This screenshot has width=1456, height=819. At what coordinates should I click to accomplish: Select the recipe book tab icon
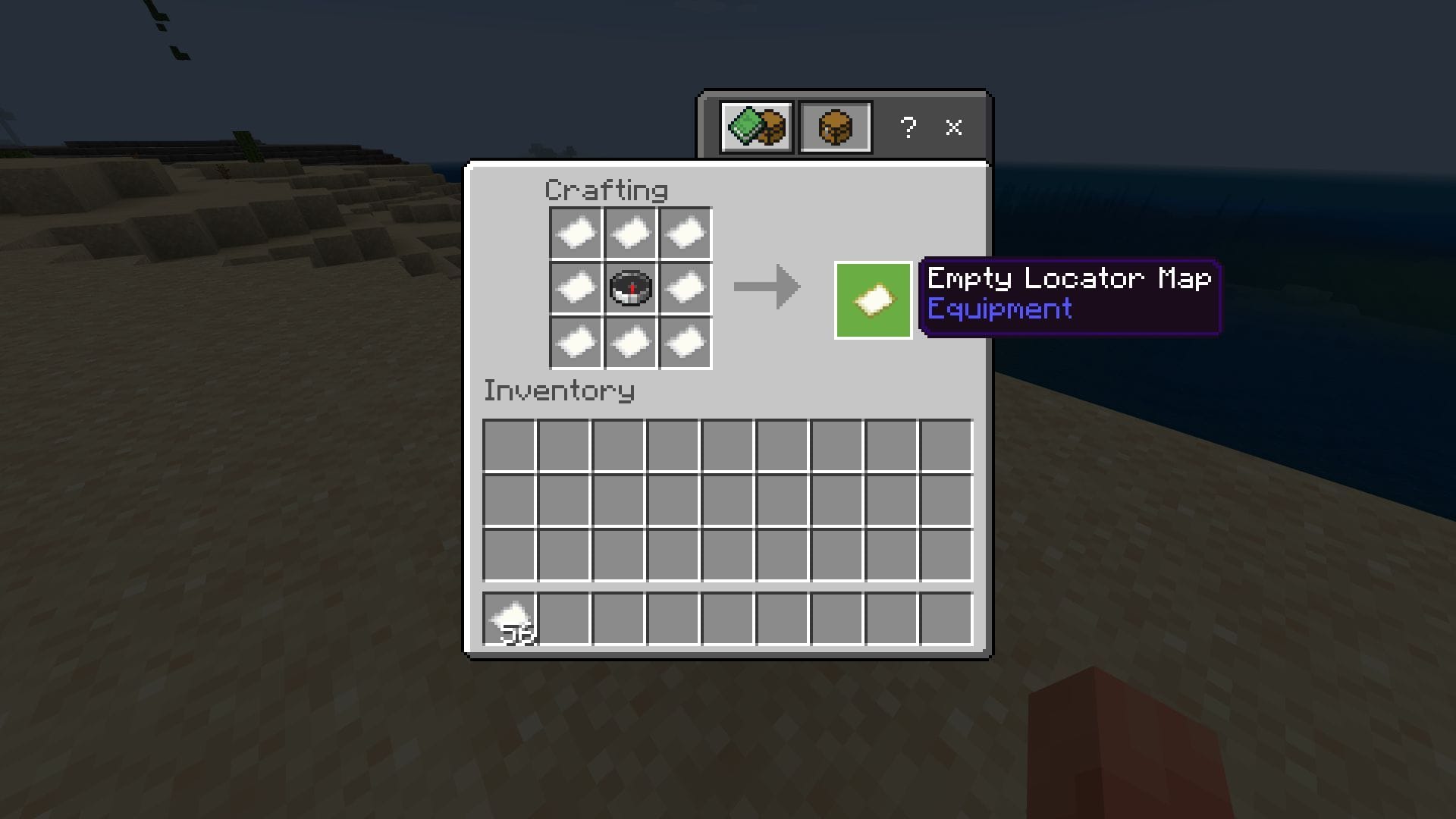(756, 126)
